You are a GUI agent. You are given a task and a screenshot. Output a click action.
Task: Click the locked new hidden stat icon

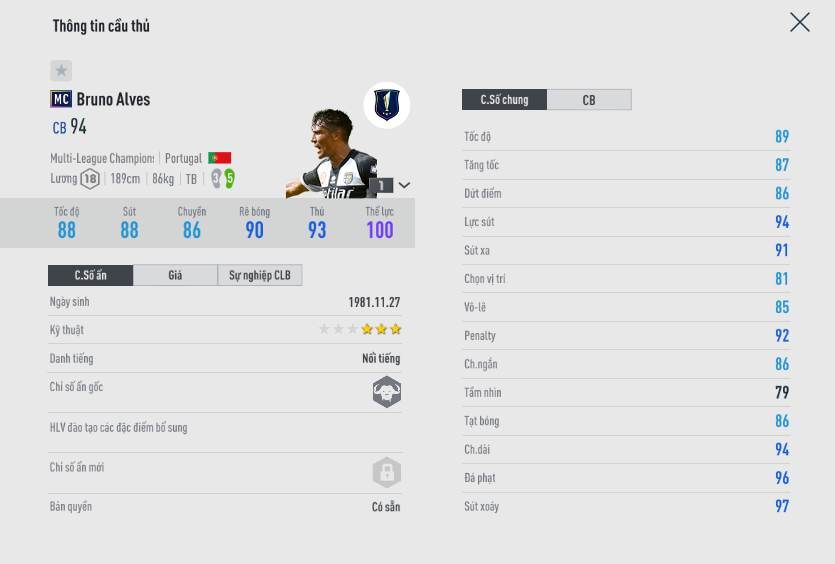(387, 472)
